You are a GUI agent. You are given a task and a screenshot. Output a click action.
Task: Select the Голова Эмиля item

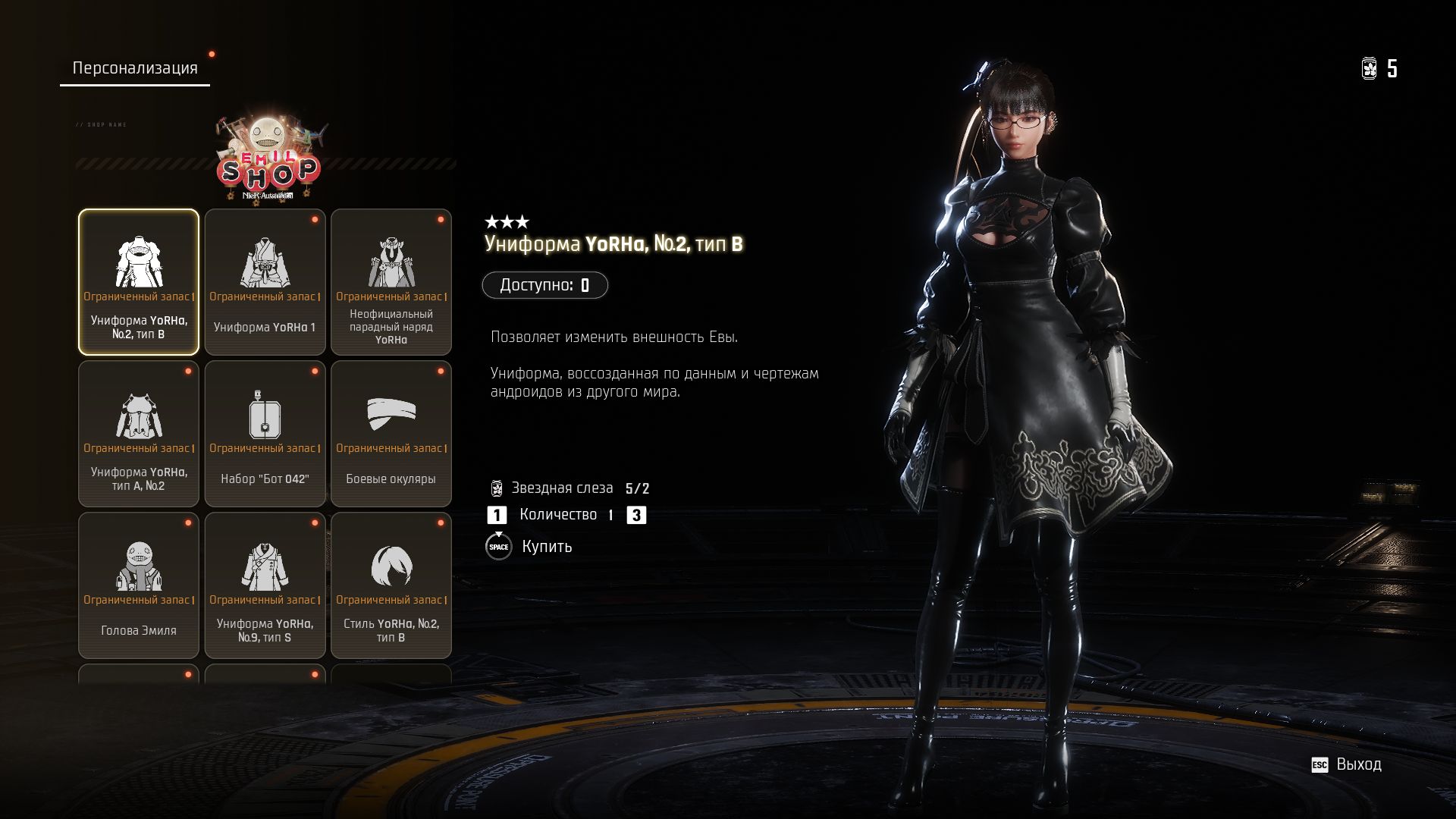(139, 585)
